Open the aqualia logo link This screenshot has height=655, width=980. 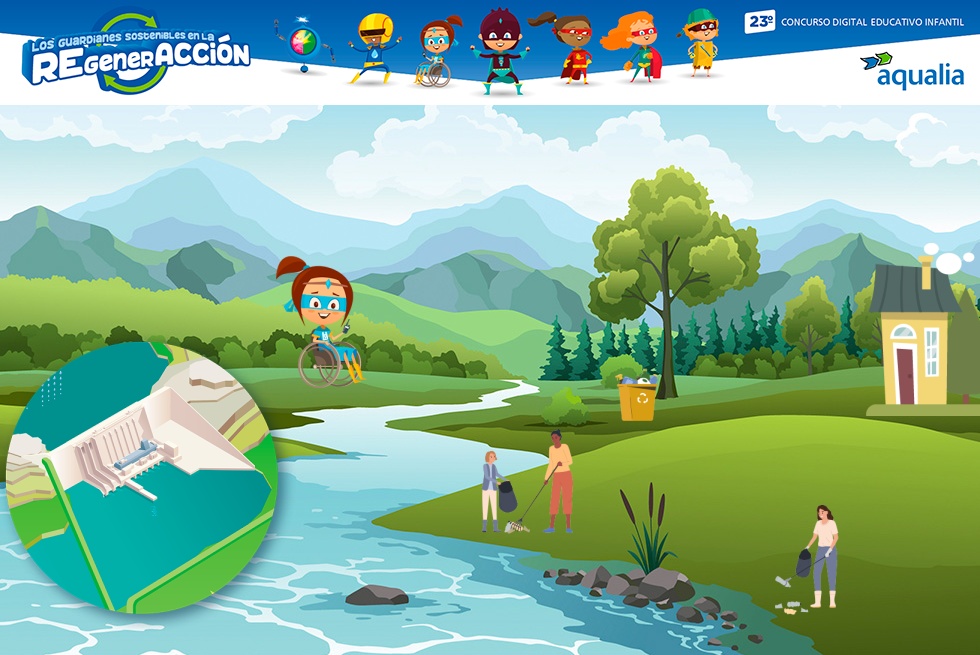912,71
